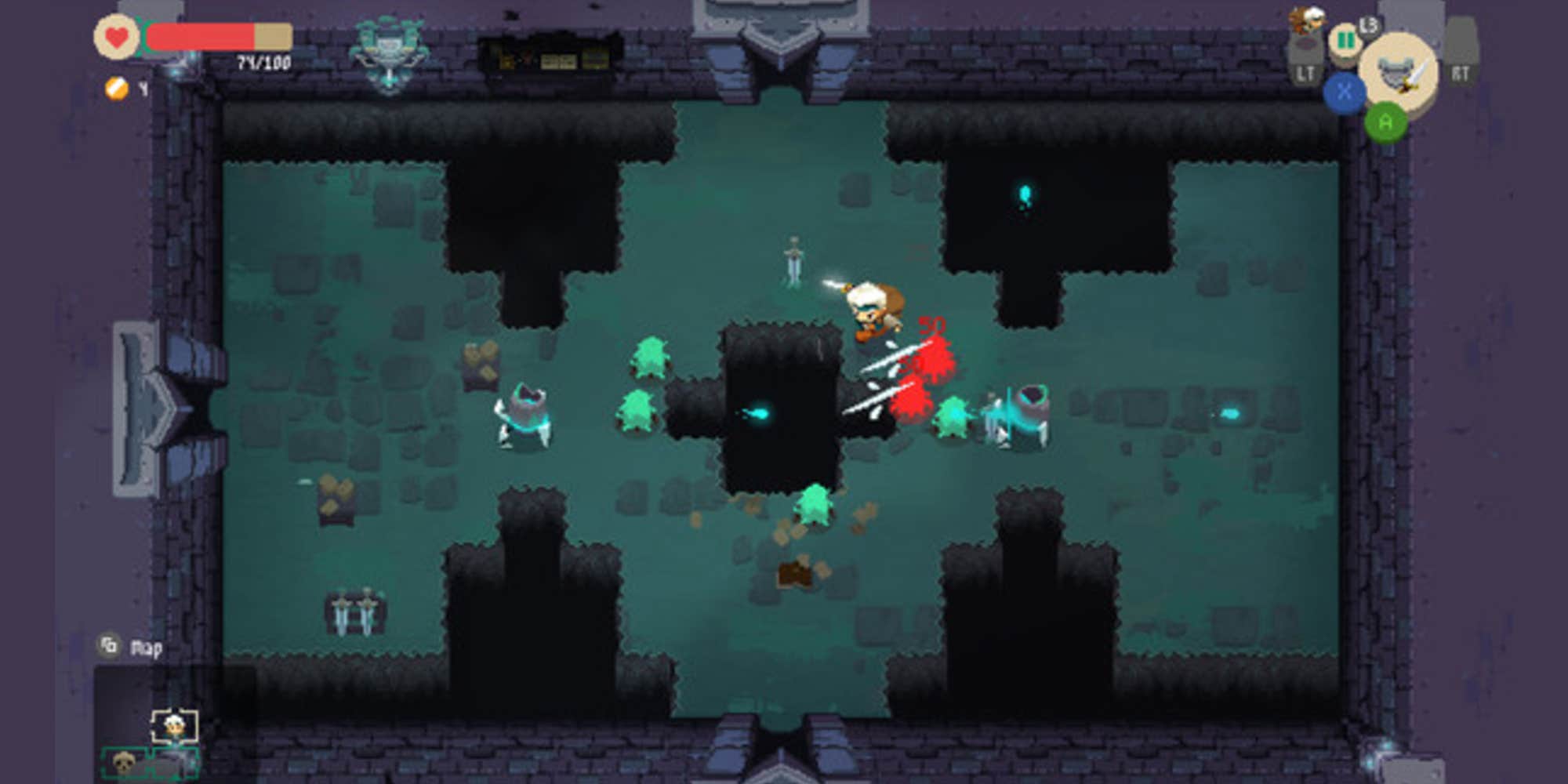Toggle the L3 stick indicator
This screenshot has height=784, width=1568.
[1368, 25]
